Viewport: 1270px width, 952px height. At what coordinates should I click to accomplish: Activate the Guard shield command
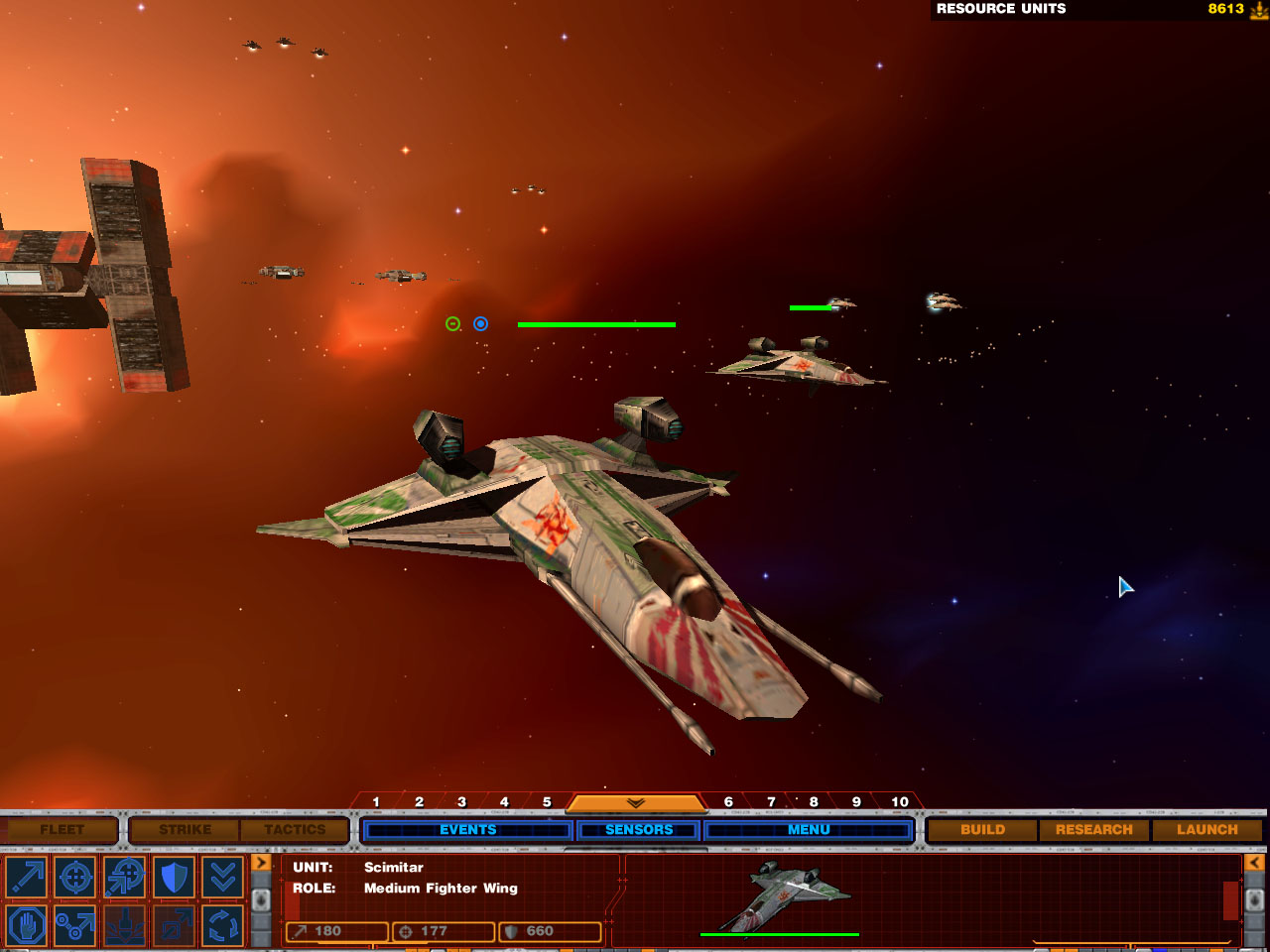pyautogui.click(x=174, y=877)
